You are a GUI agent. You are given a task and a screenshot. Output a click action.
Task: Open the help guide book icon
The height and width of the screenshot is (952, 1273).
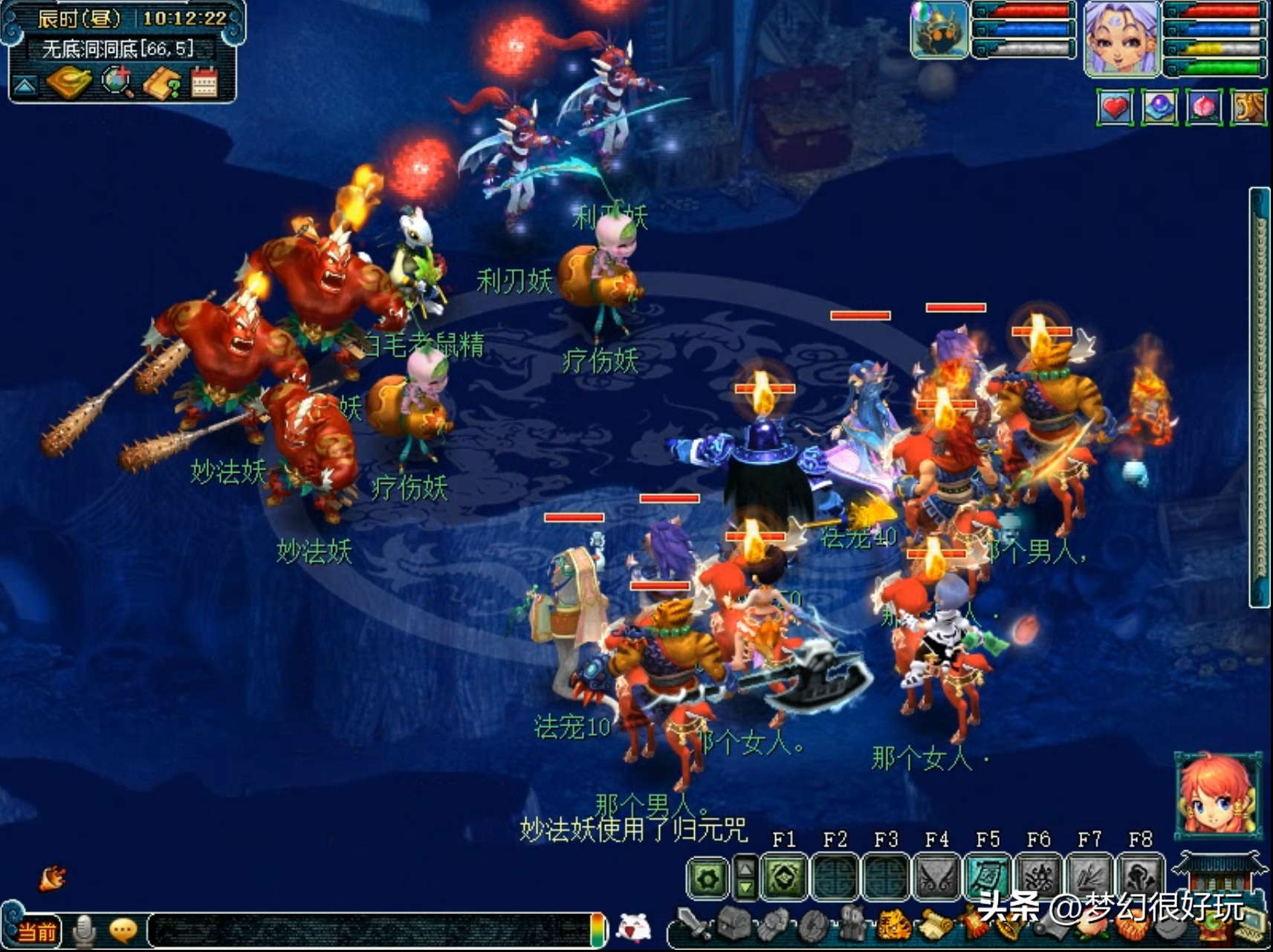(162, 83)
